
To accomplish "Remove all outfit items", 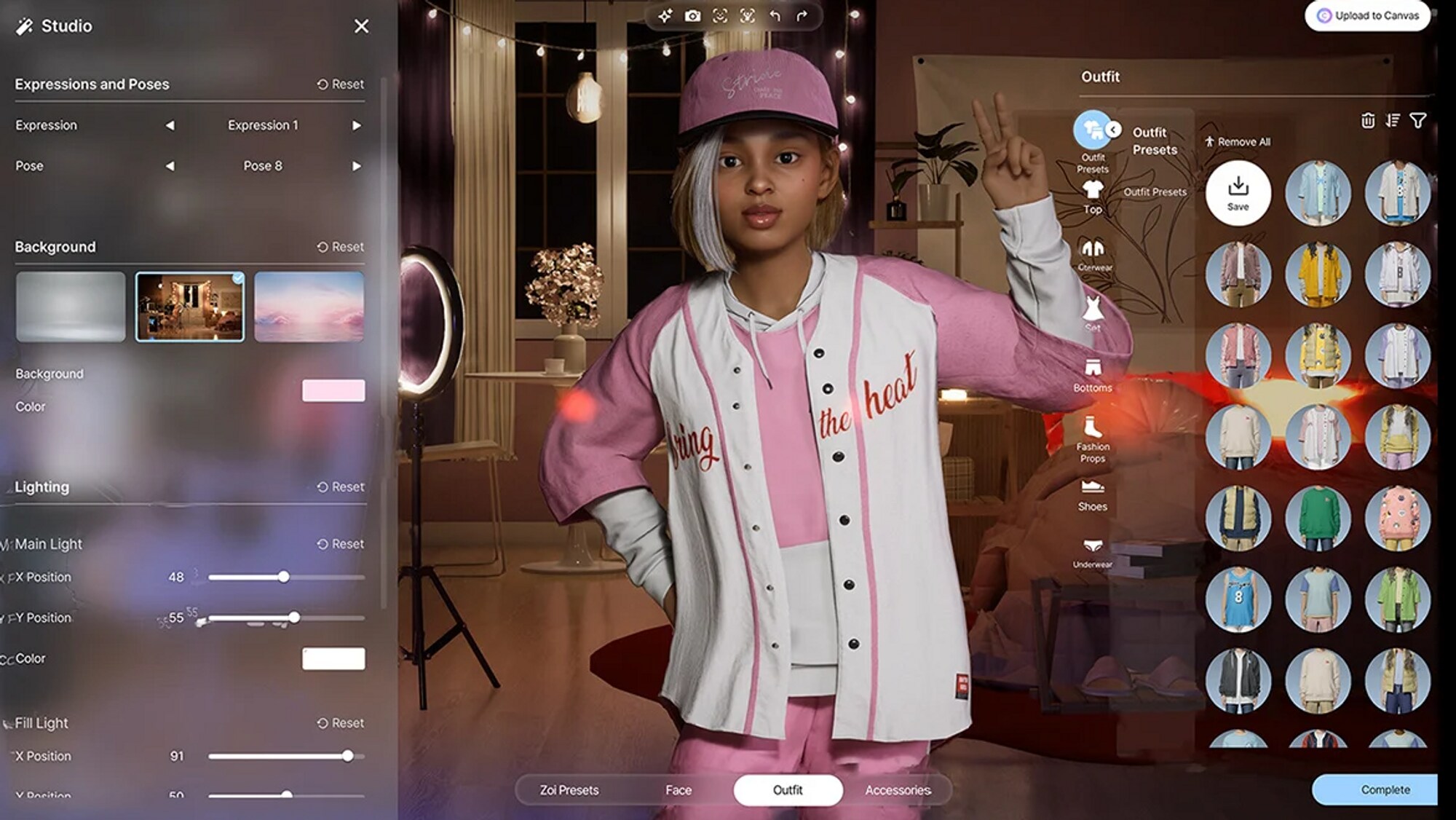I will 1237,142.
